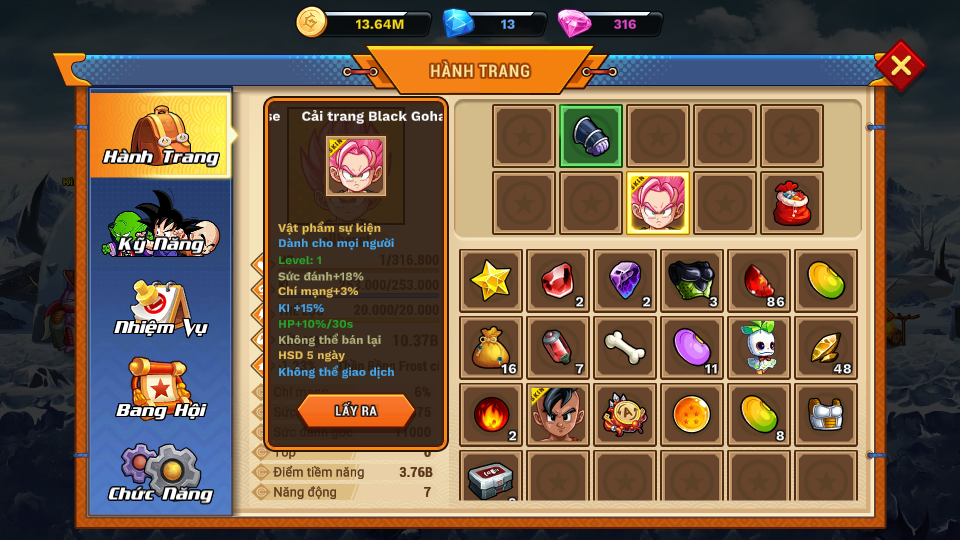960x540 pixels.
Task: Go to the Chức Năng tab
Action: tap(161, 474)
